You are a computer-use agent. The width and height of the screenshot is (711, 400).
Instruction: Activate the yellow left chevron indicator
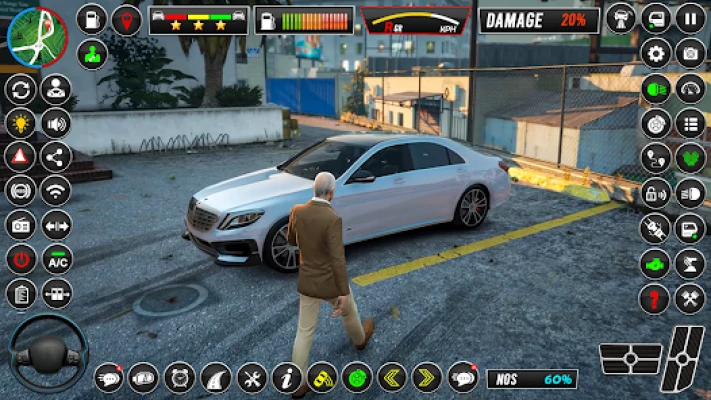point(392,377)
